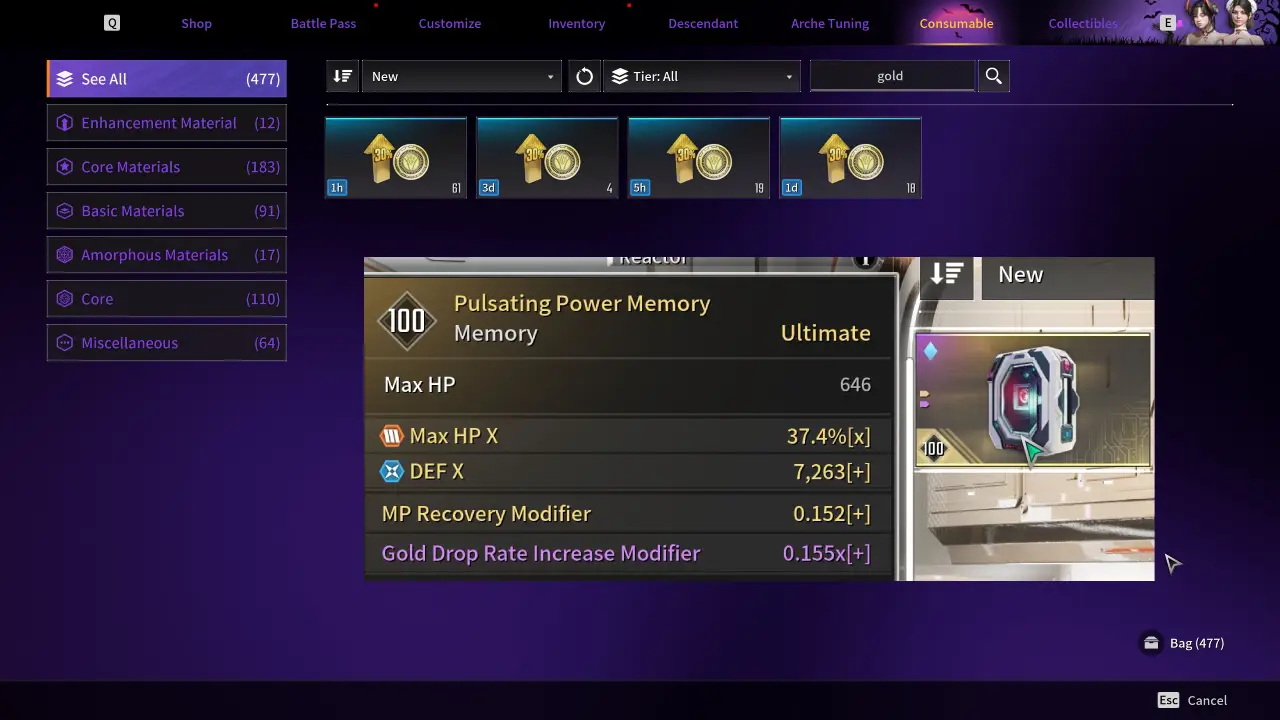1280x720 pixels.
Task: Open the Tier: All filter dropdown
Action: click(702, 76)
